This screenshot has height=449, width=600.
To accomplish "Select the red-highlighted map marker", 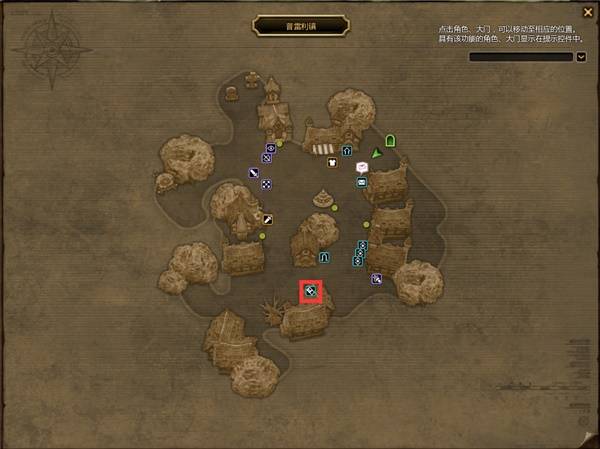I will [x=312, y=291].
